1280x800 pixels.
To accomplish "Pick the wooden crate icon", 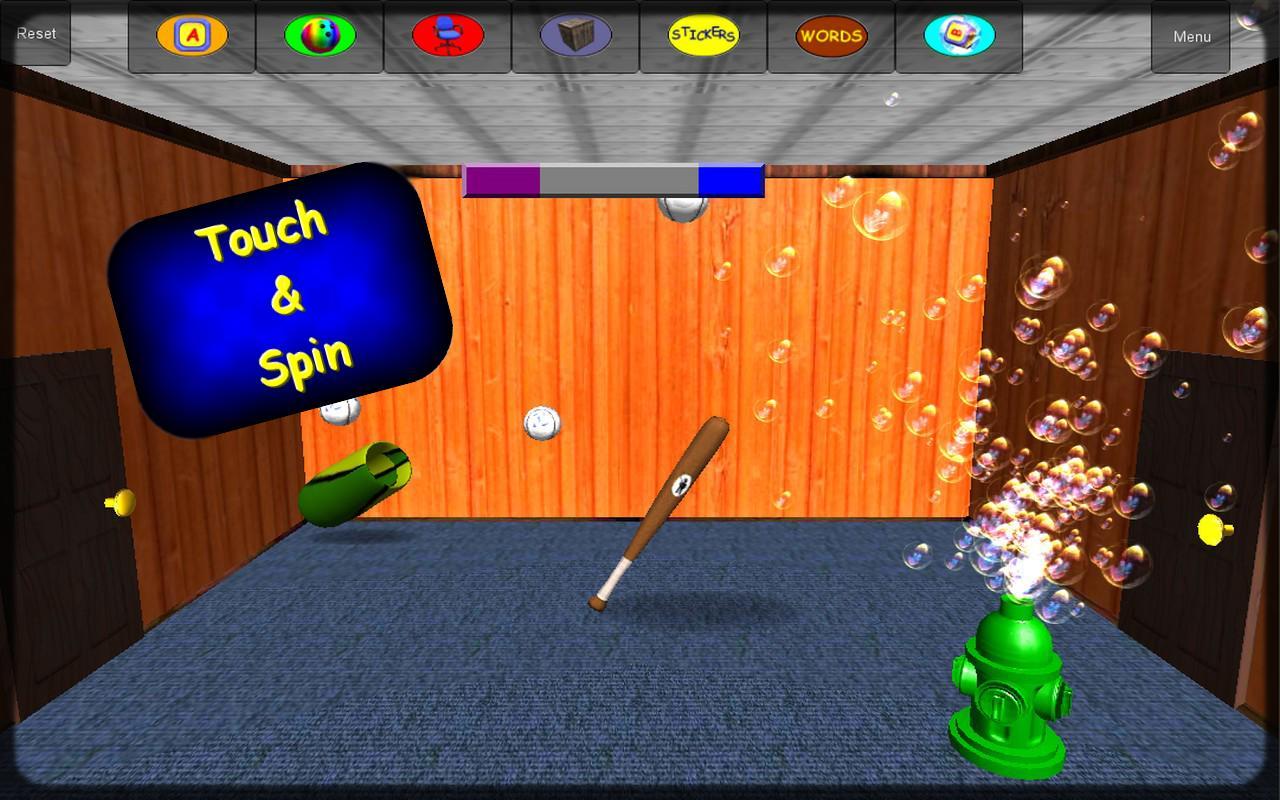I will pyautogui.click(x=574, y=36).
